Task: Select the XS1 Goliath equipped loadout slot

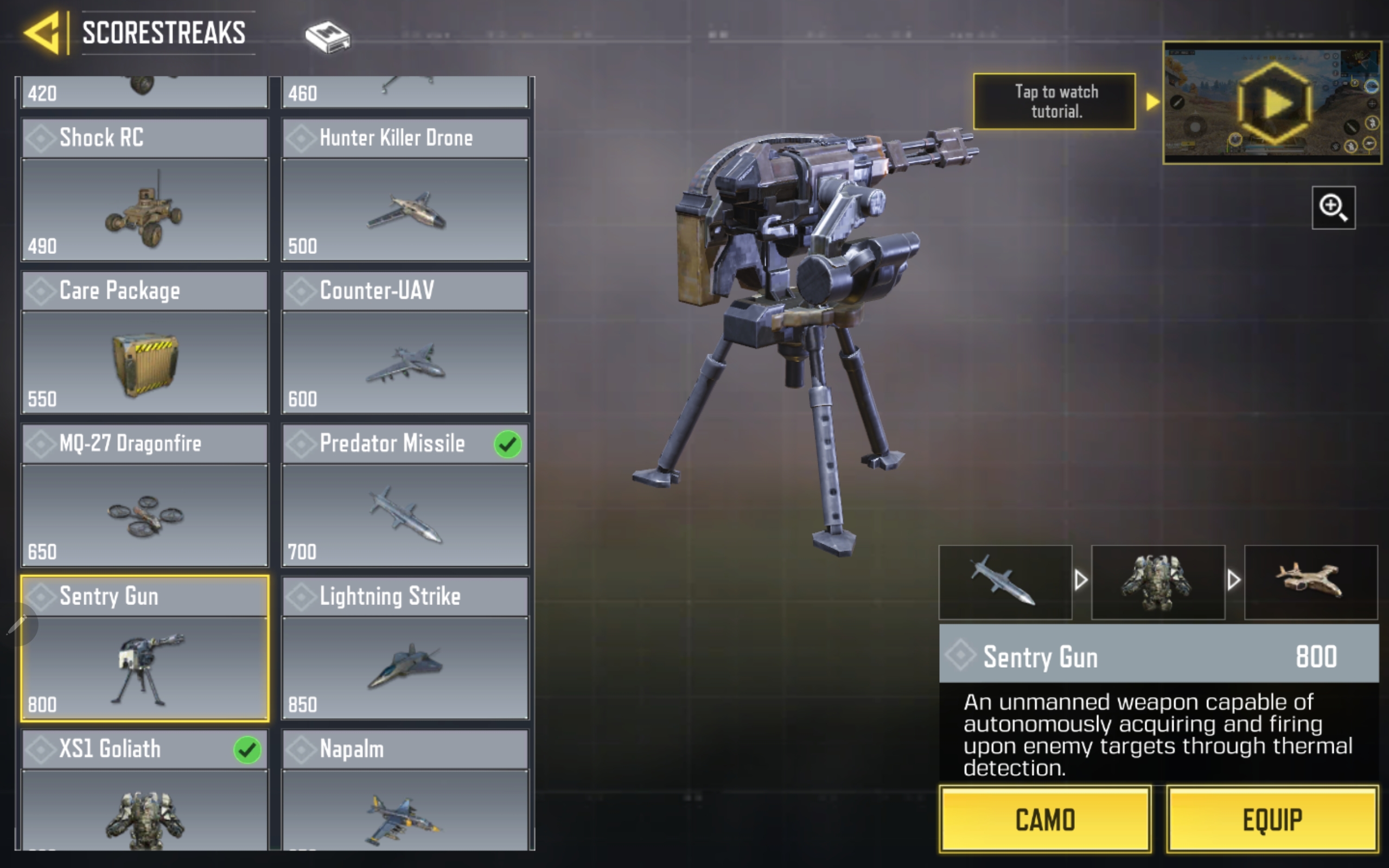Action: click(1158, 582)
